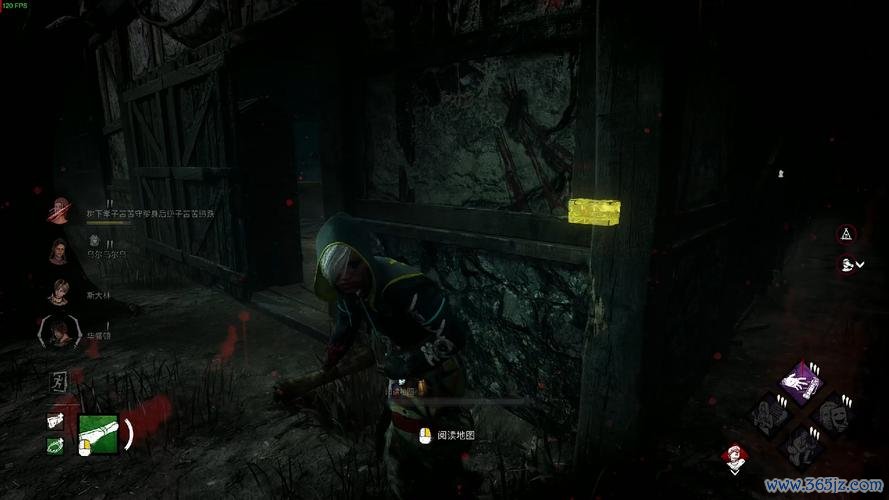
Task: Select the green ring add-on slot
Action: [x=56, y=445]
